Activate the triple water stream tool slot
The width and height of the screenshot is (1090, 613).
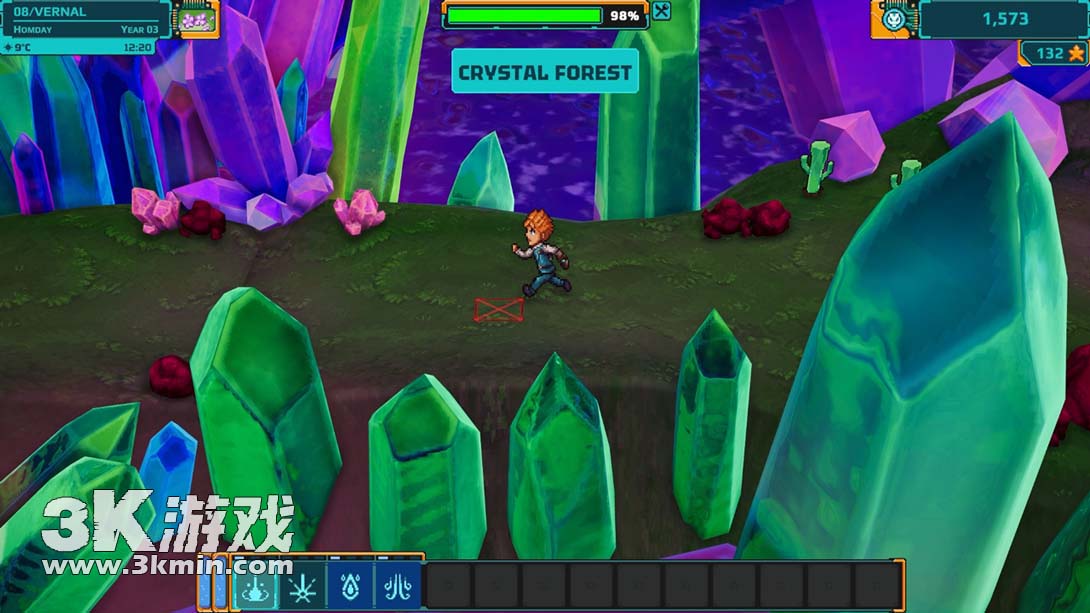click(398, 585)
